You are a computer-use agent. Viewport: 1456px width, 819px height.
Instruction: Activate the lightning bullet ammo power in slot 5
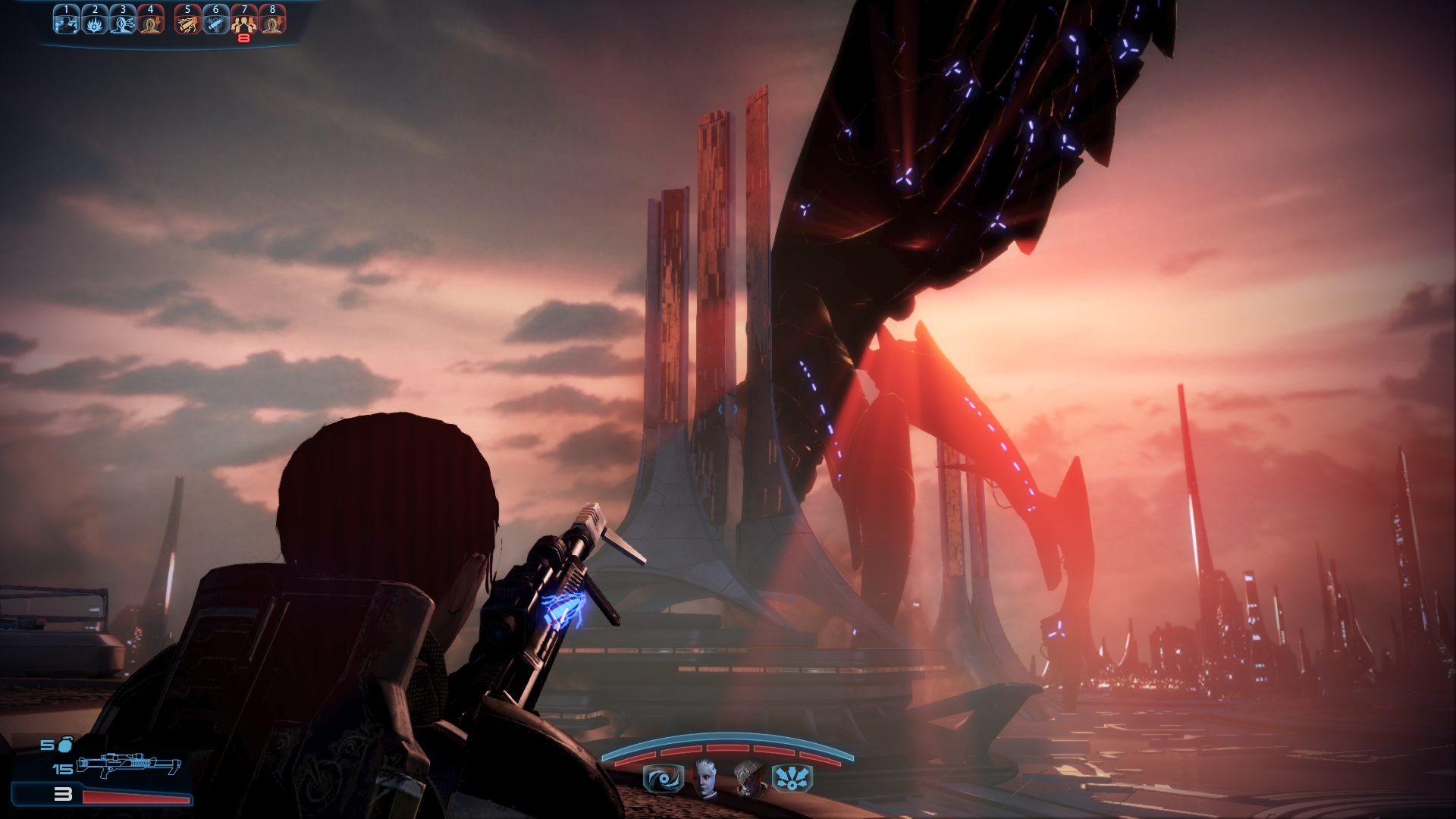(x=187, y=20)
